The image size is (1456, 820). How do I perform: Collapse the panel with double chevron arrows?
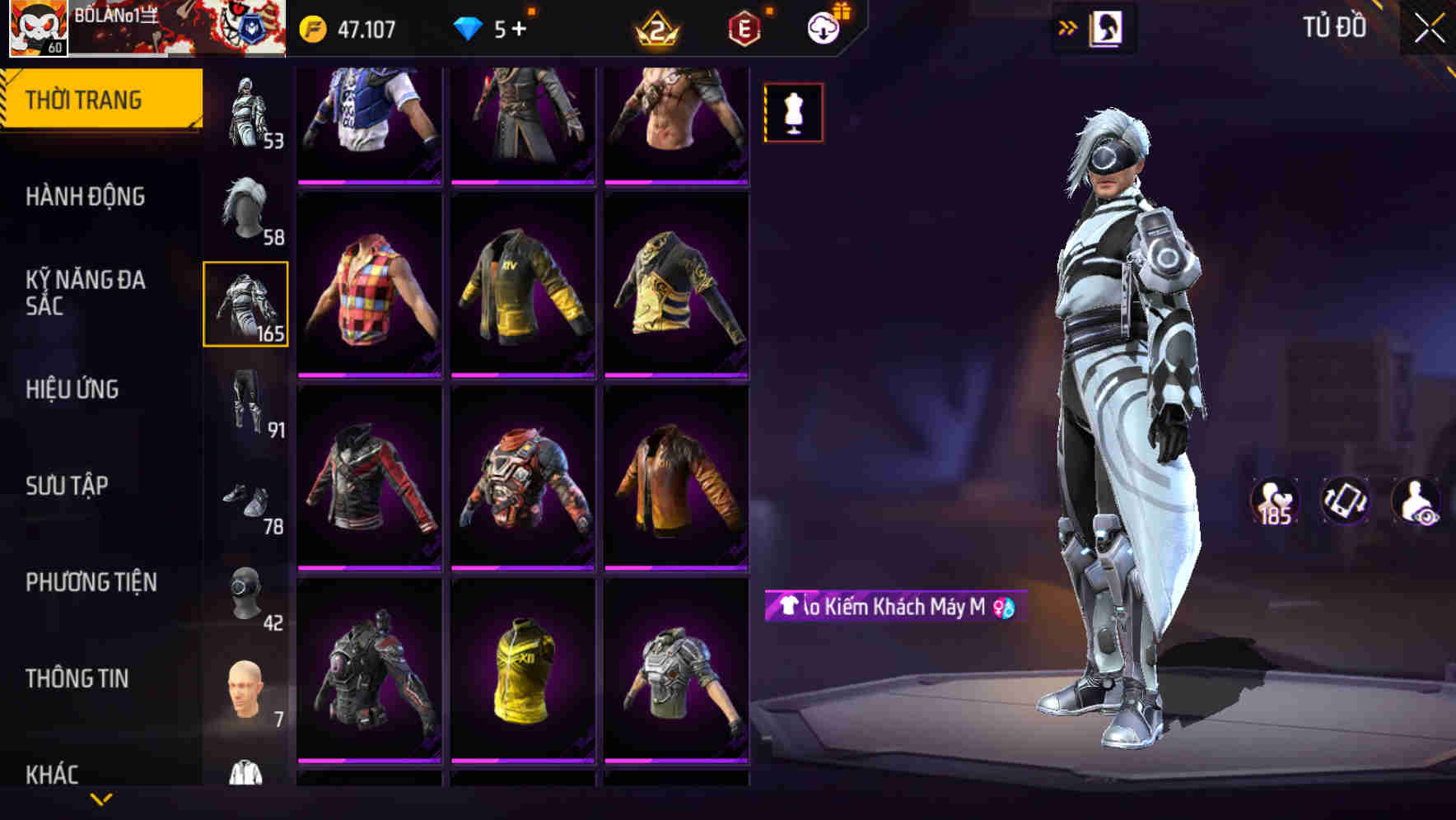(x=1066, y=26)
